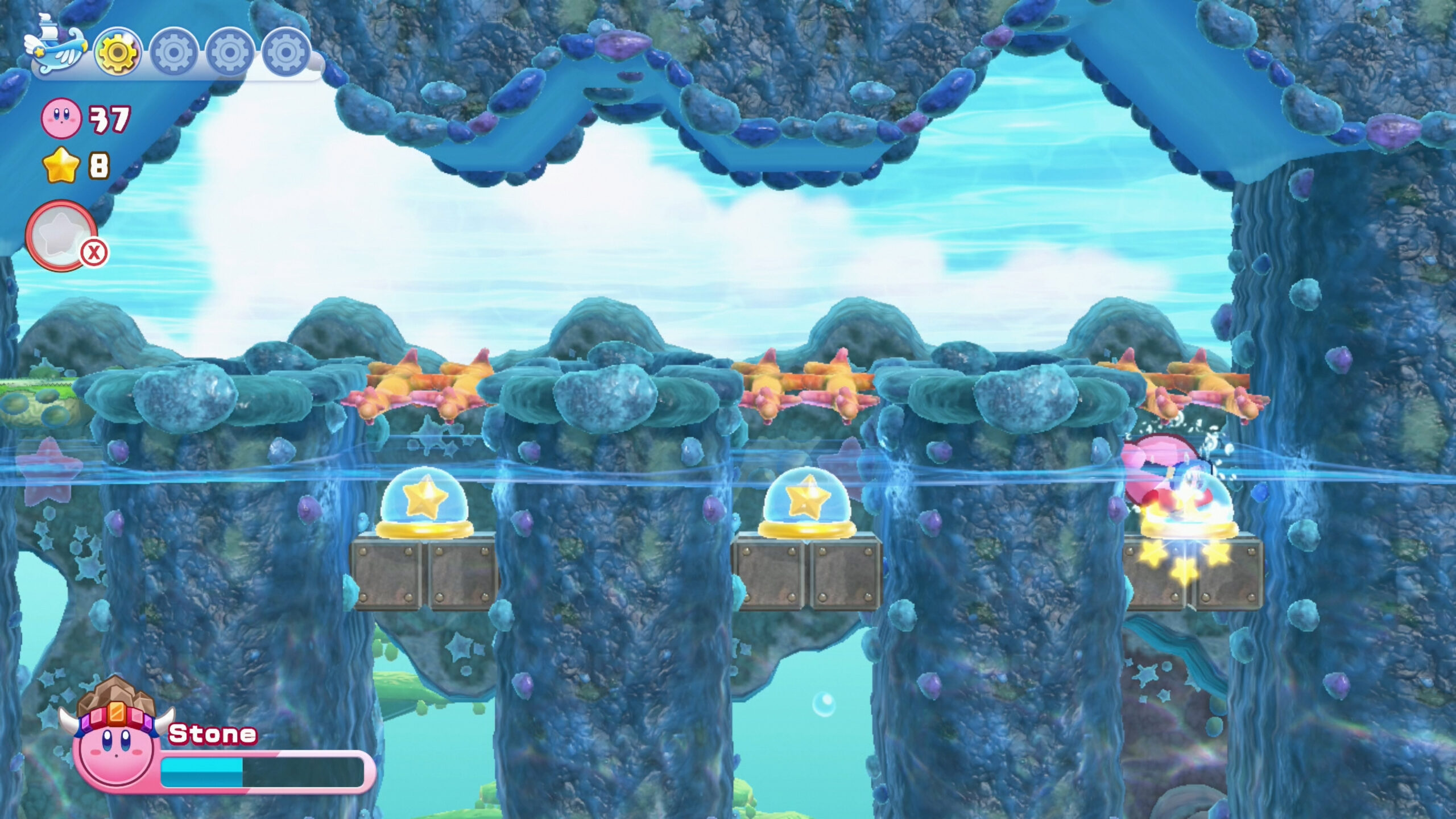This screenshot has width=1456, height=819.
Task: Click the second gray gear slot
Action: point(172,52)
